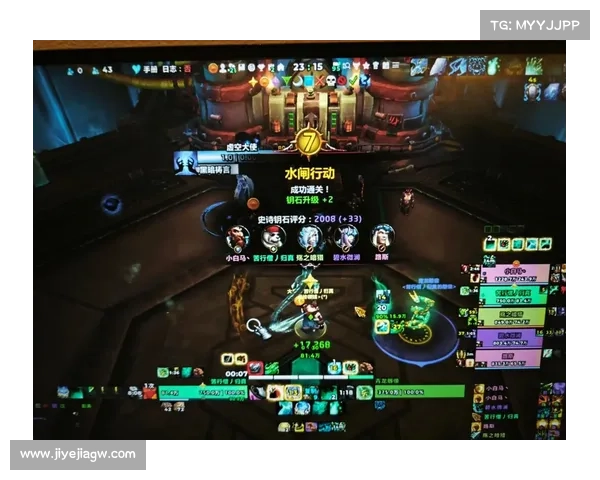
Task: Click the keystone level 7 emblem
Action: coord(310,142)
